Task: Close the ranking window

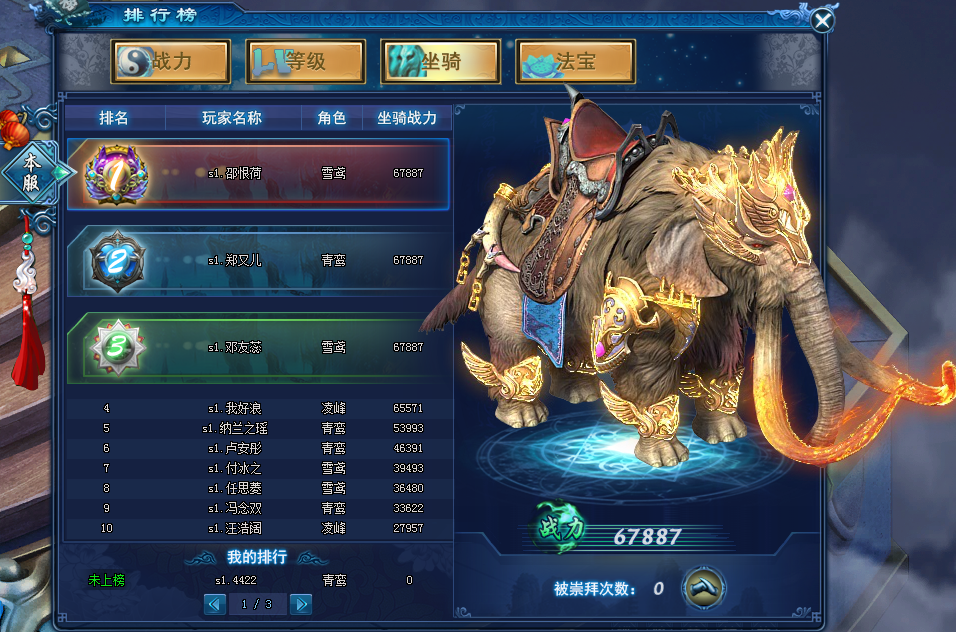Action: [822, 21]
